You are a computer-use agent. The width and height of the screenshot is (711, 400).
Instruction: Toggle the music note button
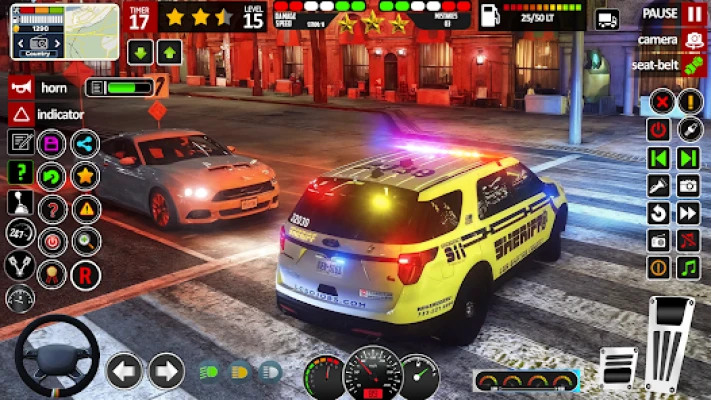(688, 267)
